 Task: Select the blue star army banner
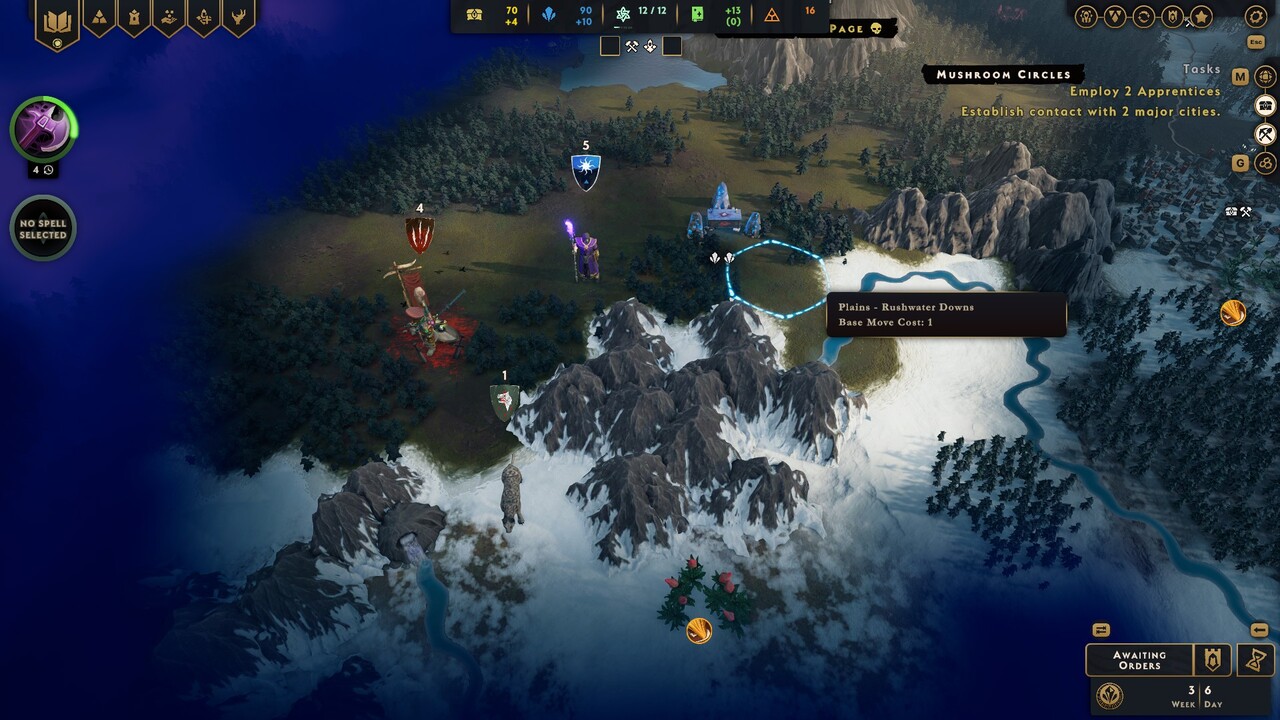click(585, 172)
